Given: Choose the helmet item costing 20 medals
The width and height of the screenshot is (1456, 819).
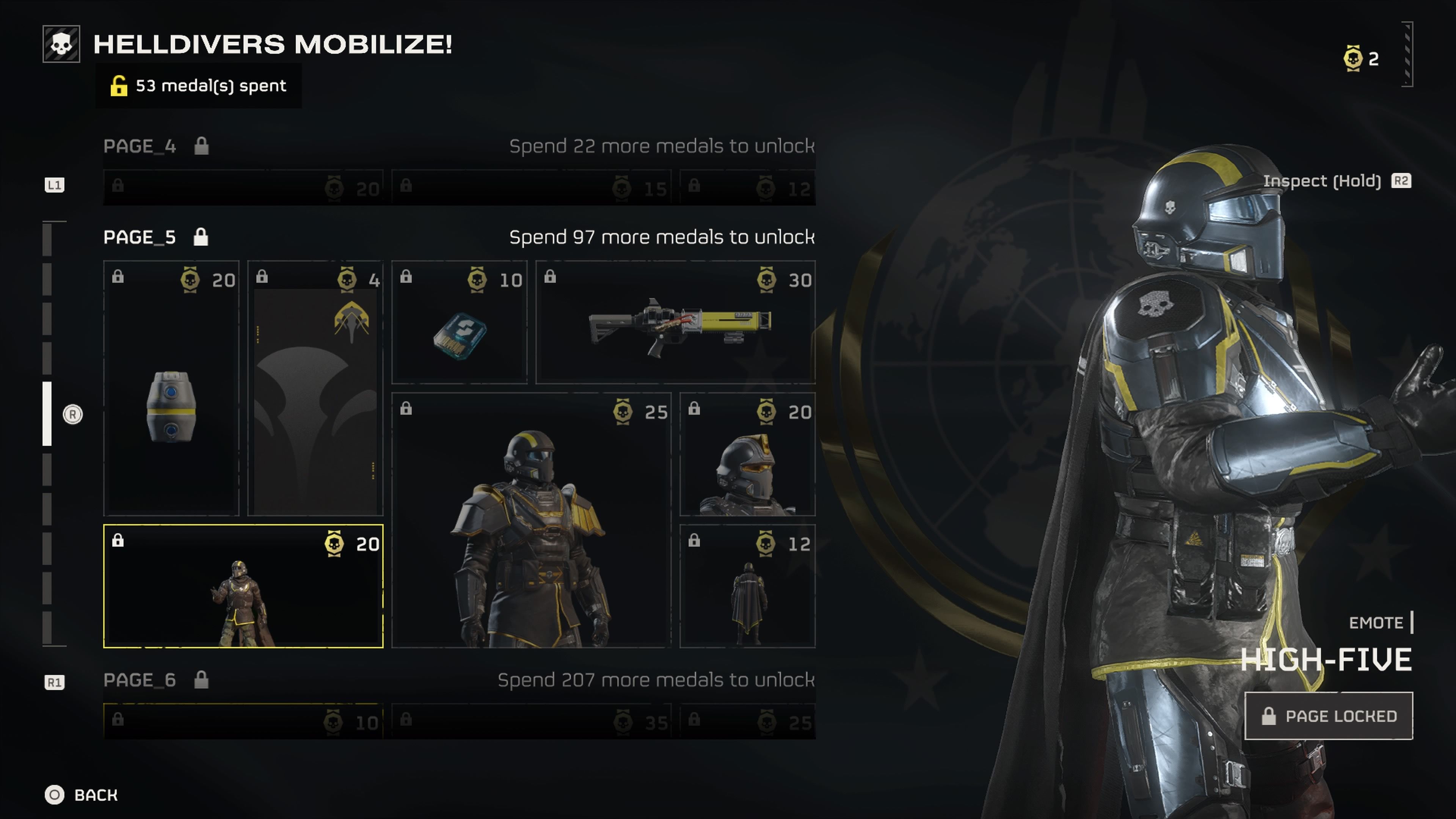Looking at the screenshot, I should point(747,455).
